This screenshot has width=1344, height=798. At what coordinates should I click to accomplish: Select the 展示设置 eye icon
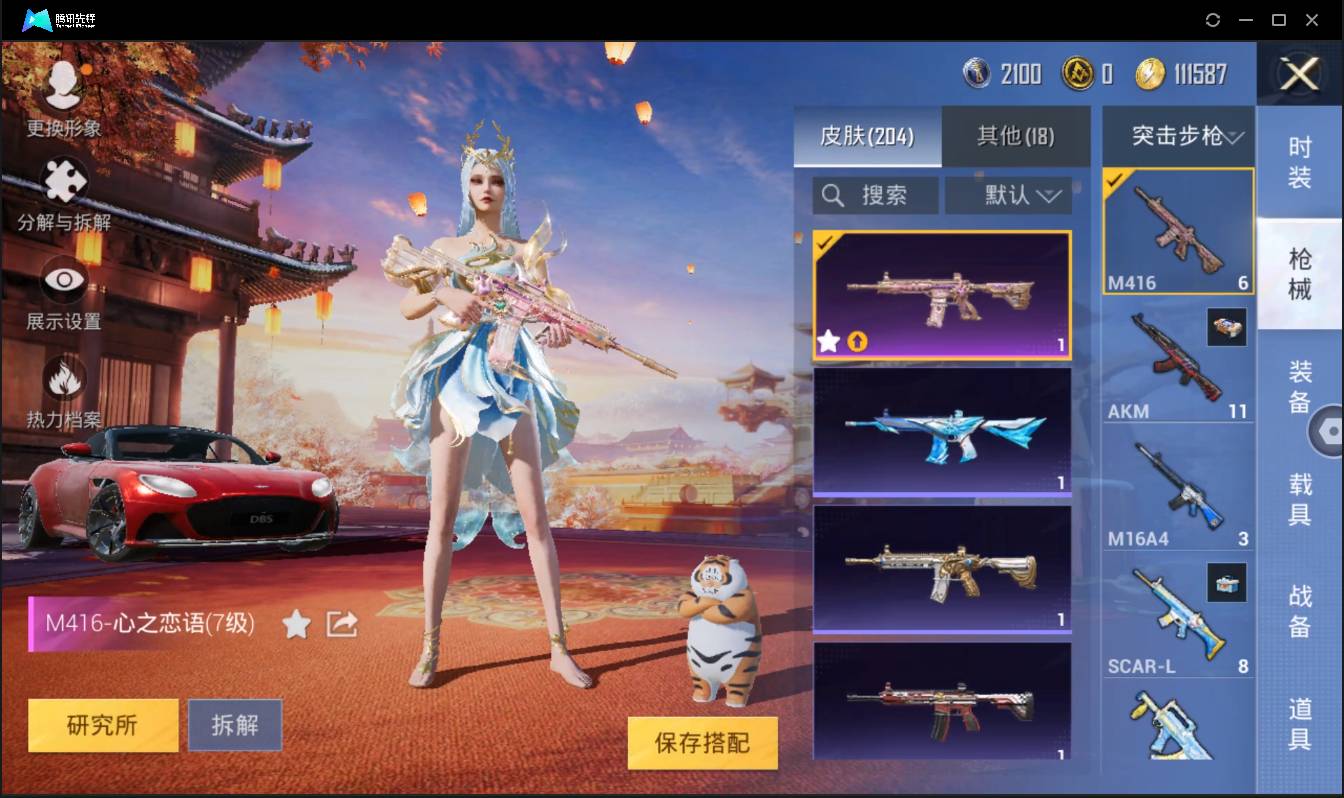[62, 281]
